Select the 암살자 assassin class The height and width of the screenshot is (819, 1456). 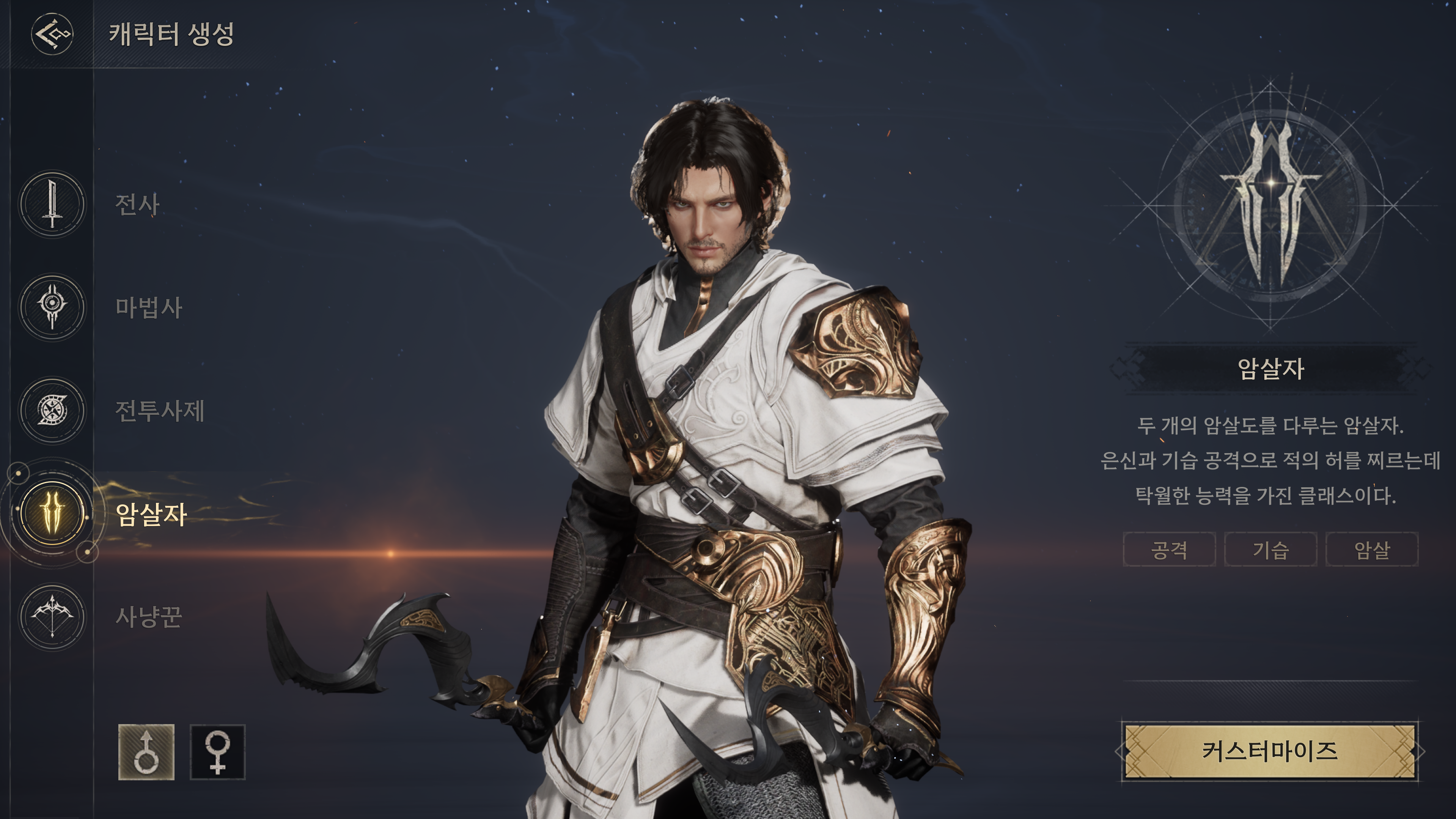click(x=53, y=513)
